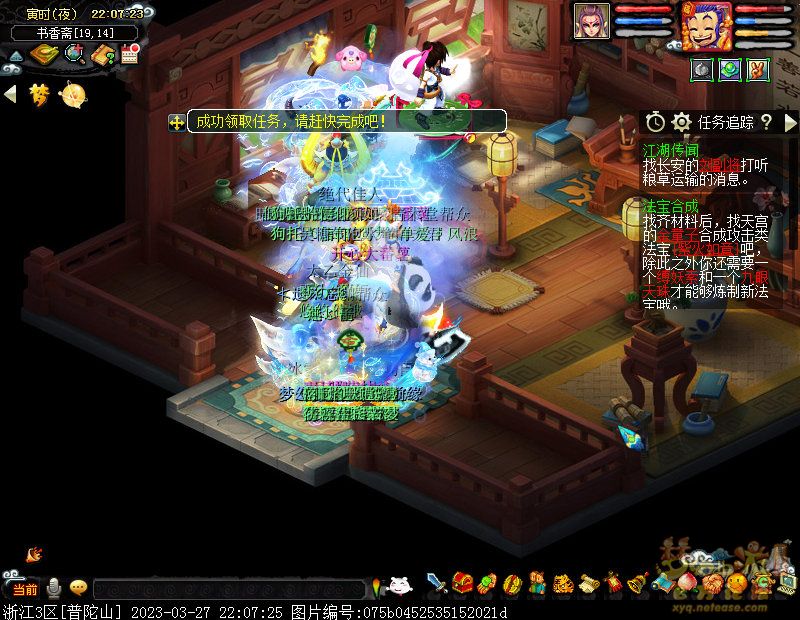Open the world map icon with gold plate

click(44, 55)
